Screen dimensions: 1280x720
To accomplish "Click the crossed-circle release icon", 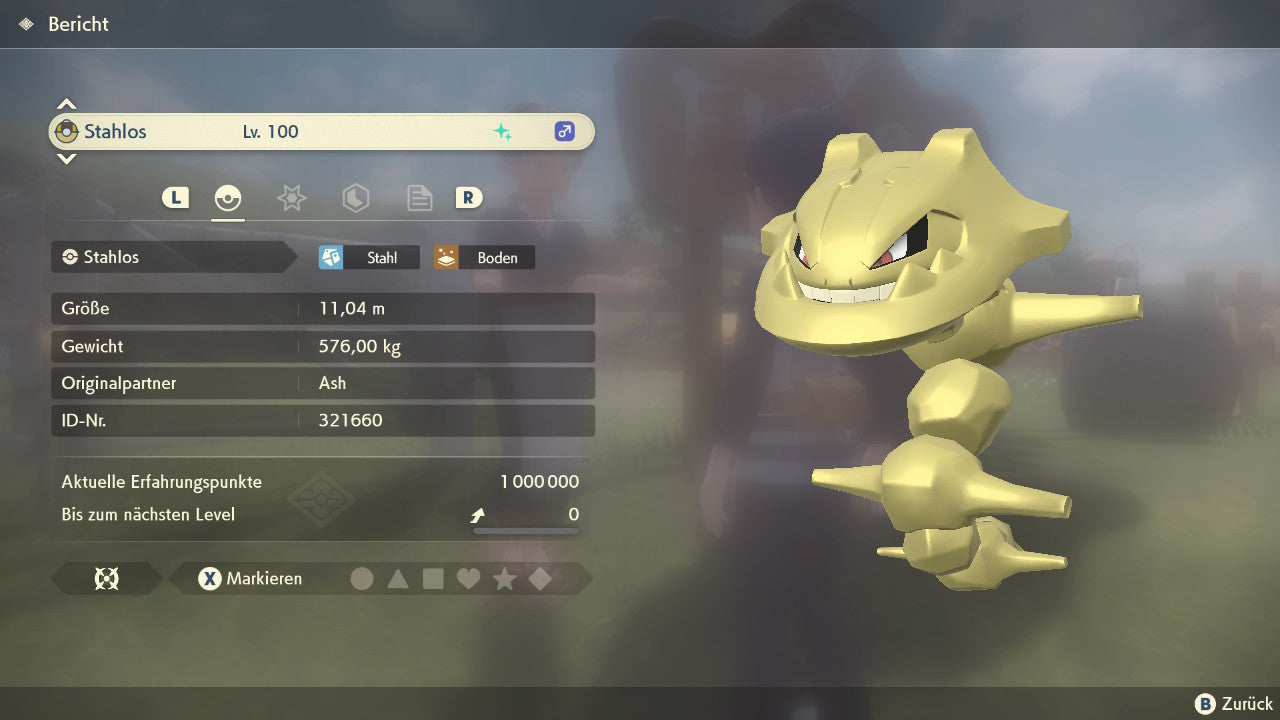I will click(106, 578).
